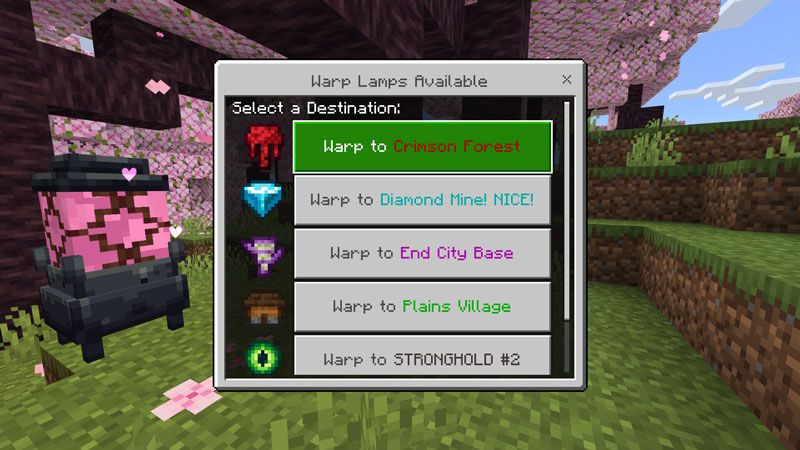Travel to Plains Village warp

pos(421,306)
